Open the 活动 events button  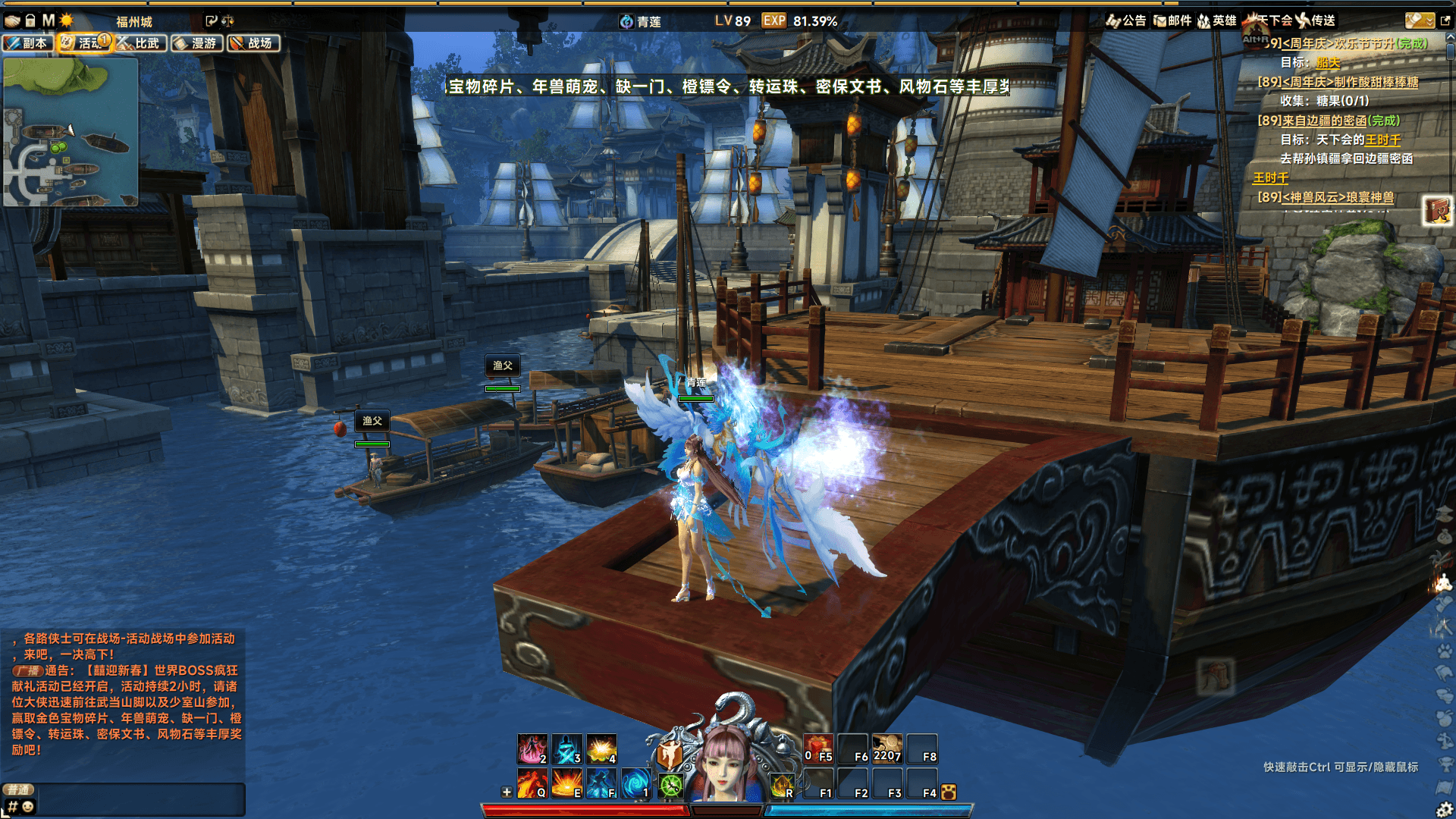[83, 43]
